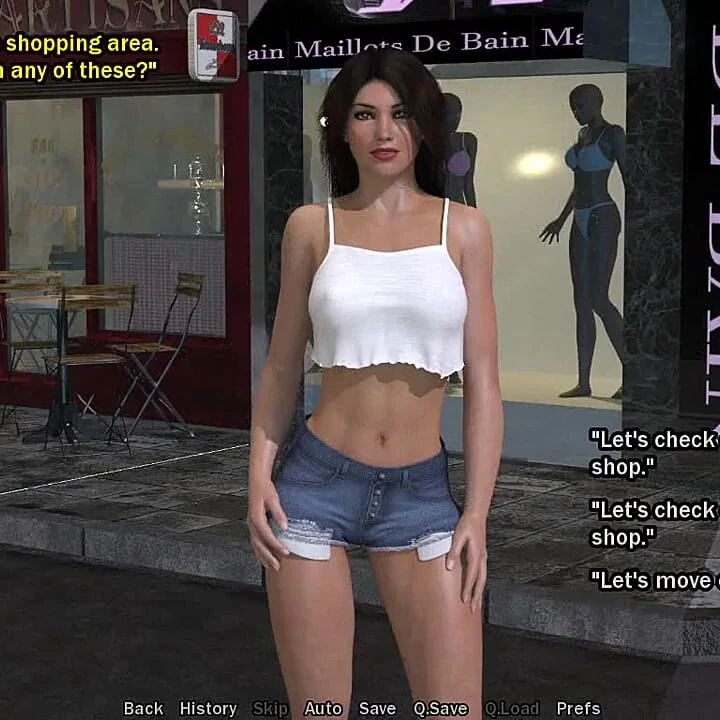
Task: Quick load with Q.Load
Action: point(512,708)
